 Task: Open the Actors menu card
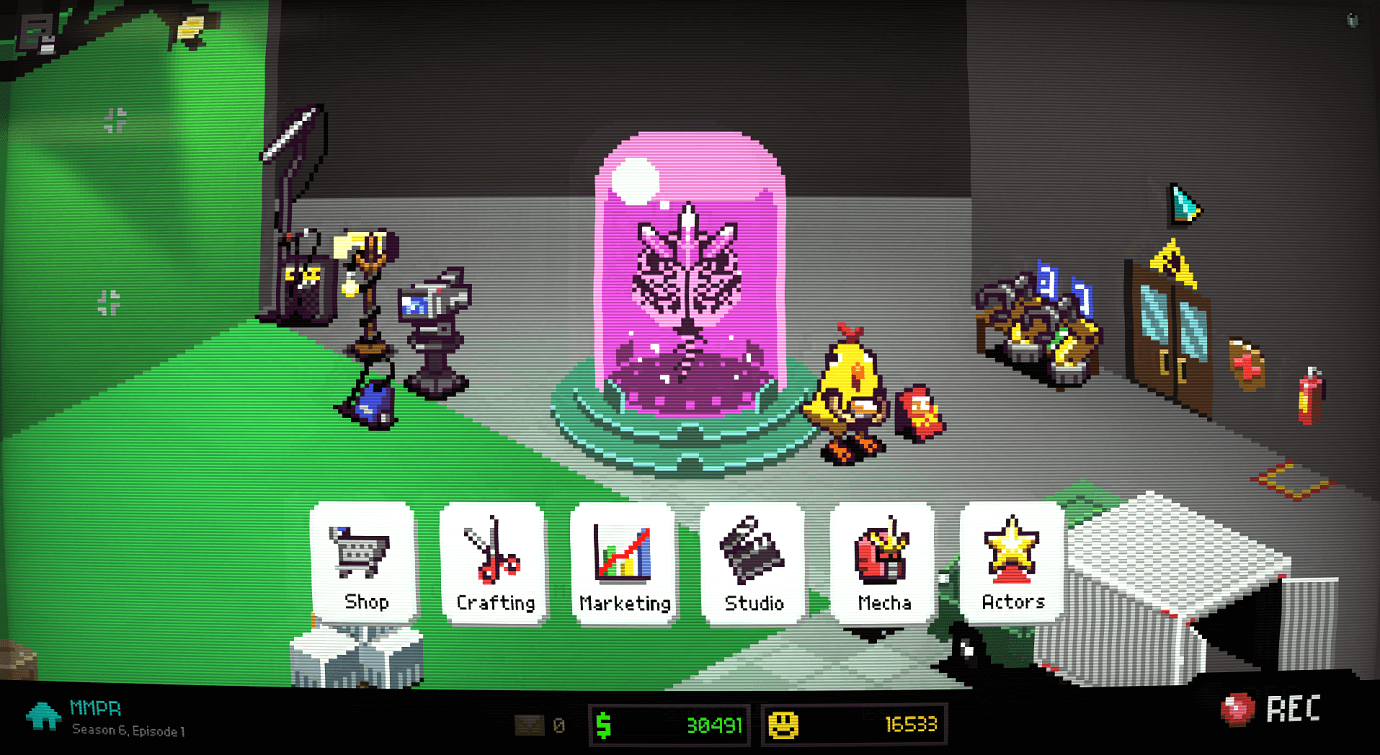(x=1011, y=567)
